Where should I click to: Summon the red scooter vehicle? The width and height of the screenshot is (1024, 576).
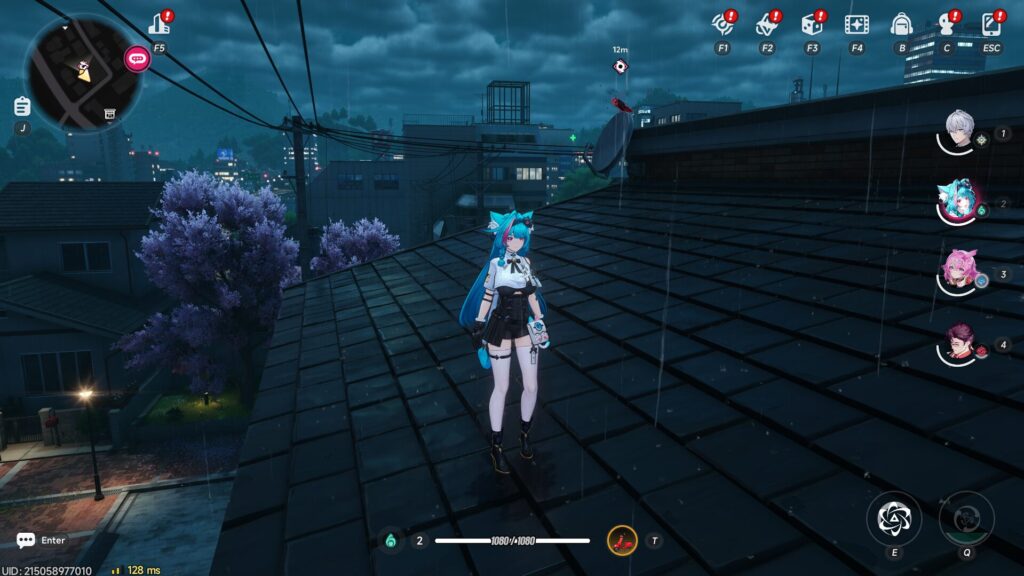coord(621,541)
